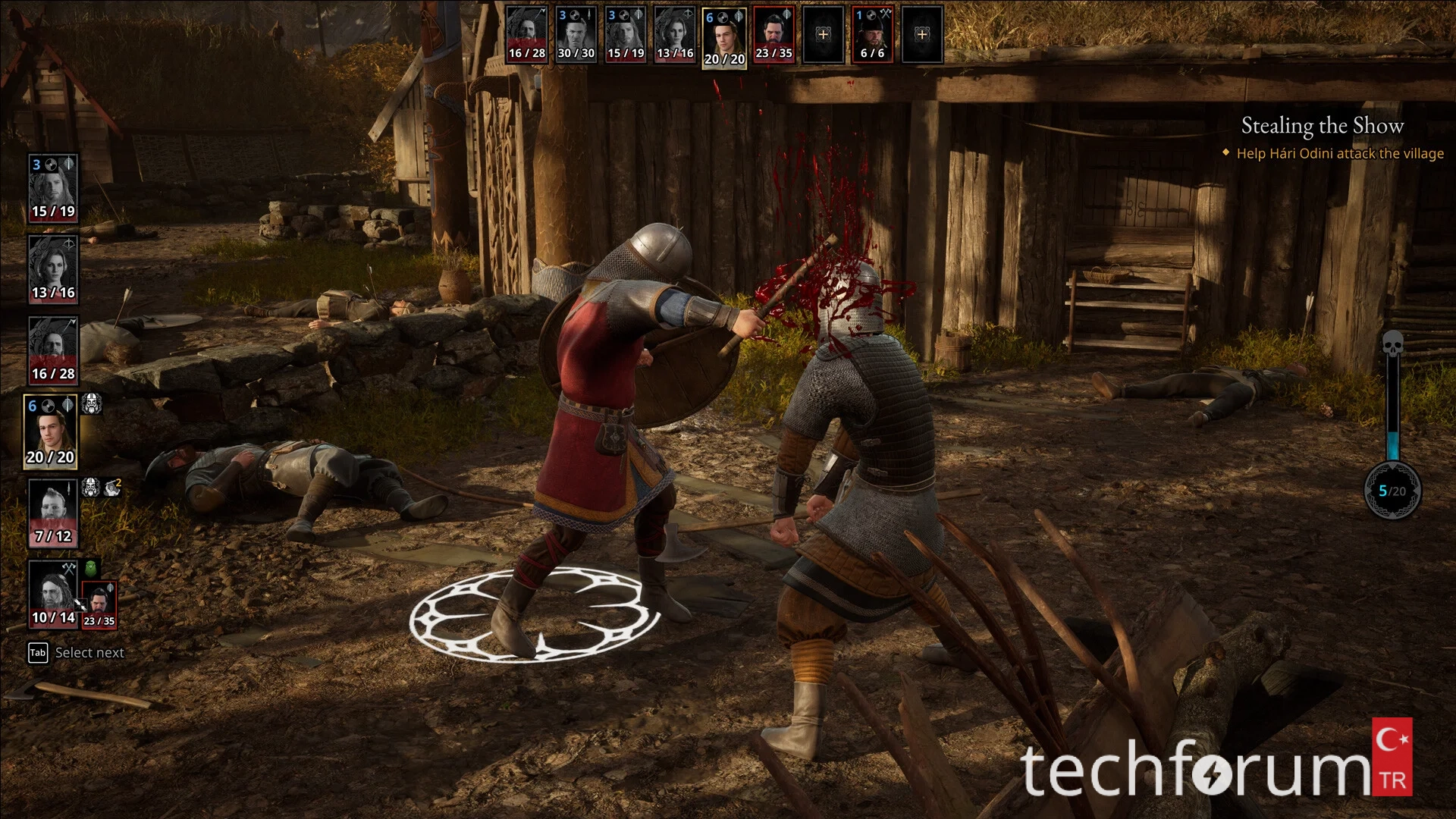Select the 10/14 dual-axe party member portrait
This screenshot has width=1456, height=819.
[53, 595]
